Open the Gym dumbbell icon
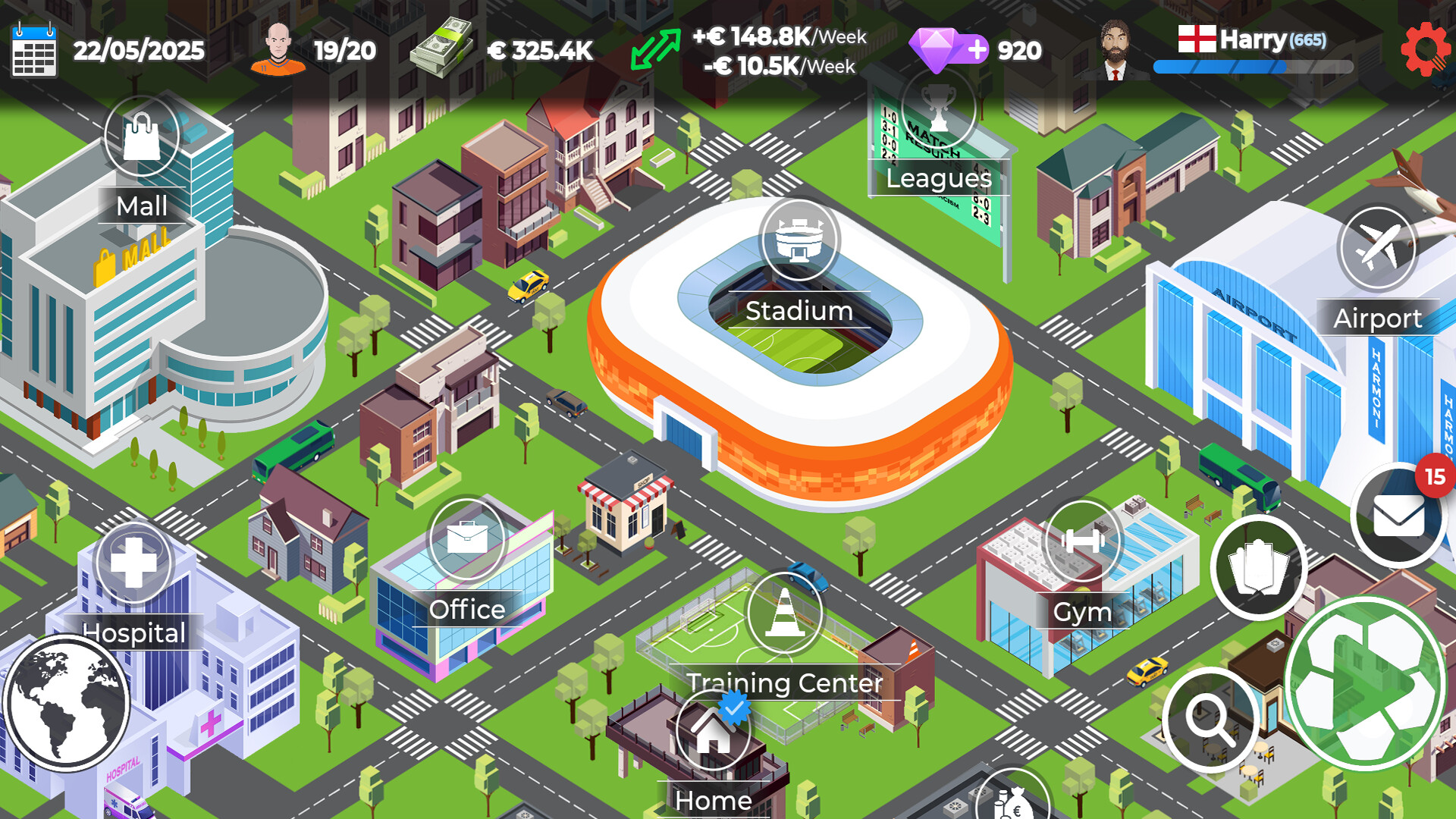This screenshot has height=819, width=1456. click(1083, 540)
